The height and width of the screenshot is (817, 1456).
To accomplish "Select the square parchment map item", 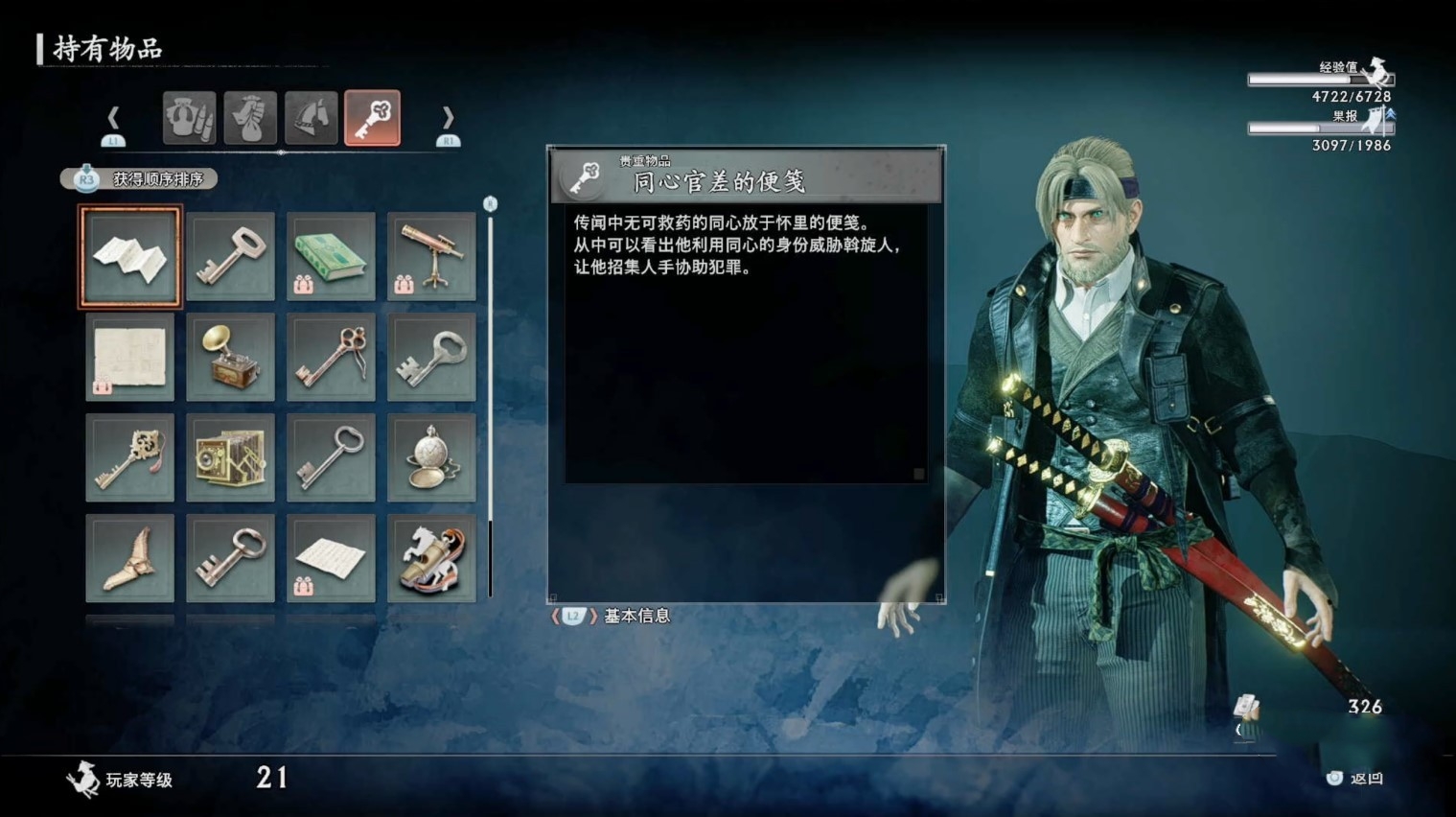I will (129, 358).
